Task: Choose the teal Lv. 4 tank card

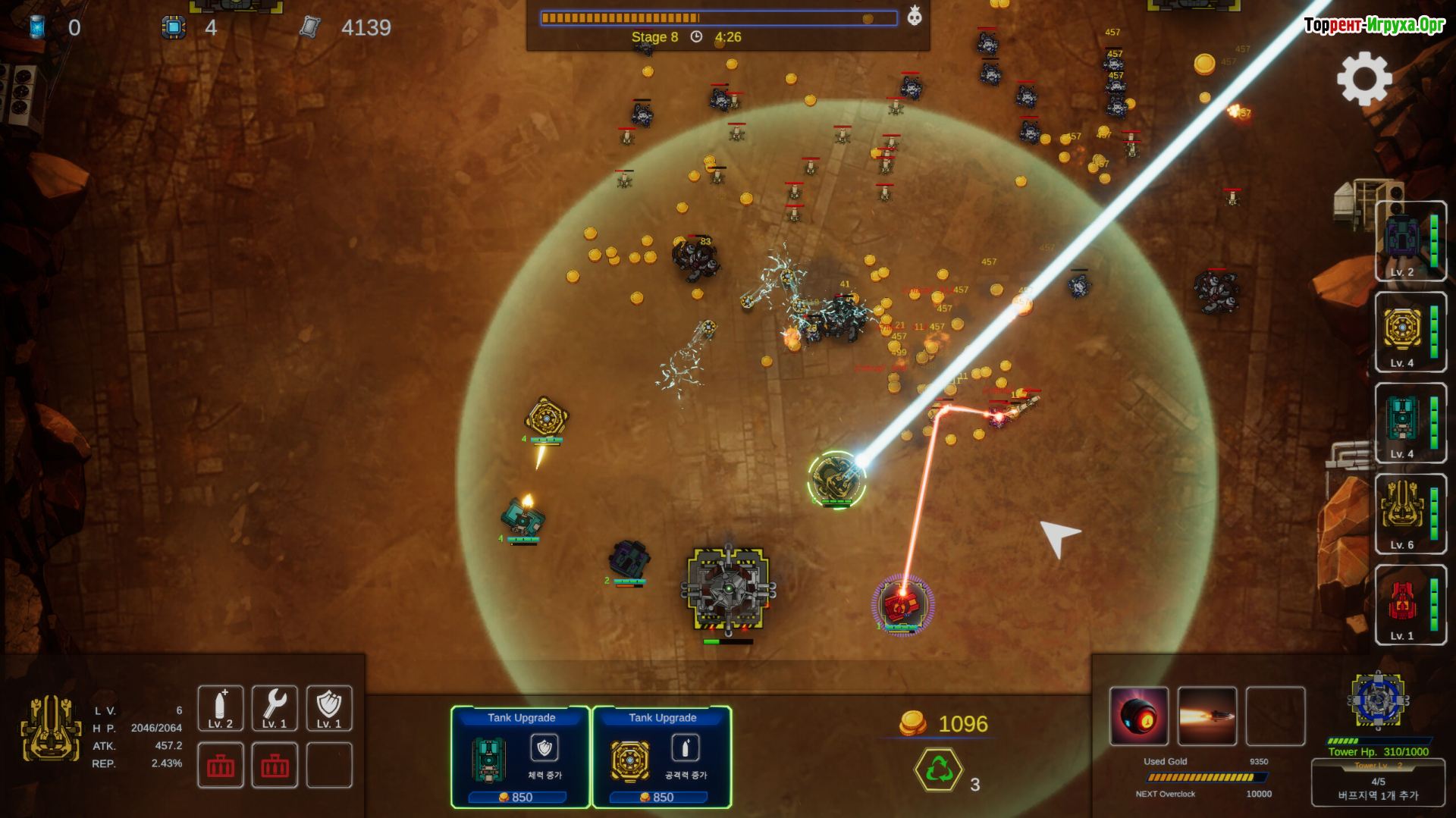Action: [x=1410, y=423]
